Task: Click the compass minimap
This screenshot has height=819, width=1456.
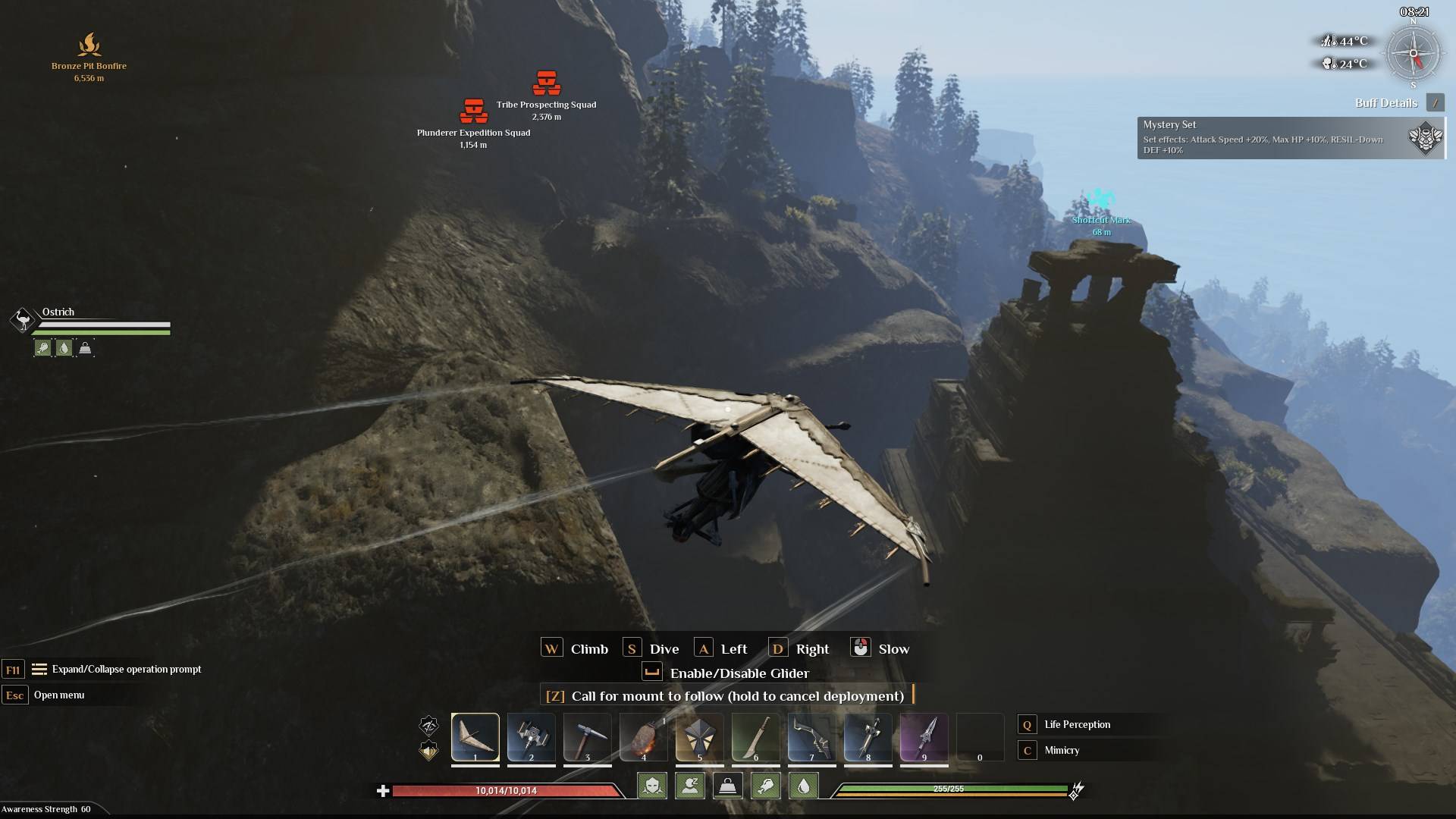Action: pos(1413,54)
